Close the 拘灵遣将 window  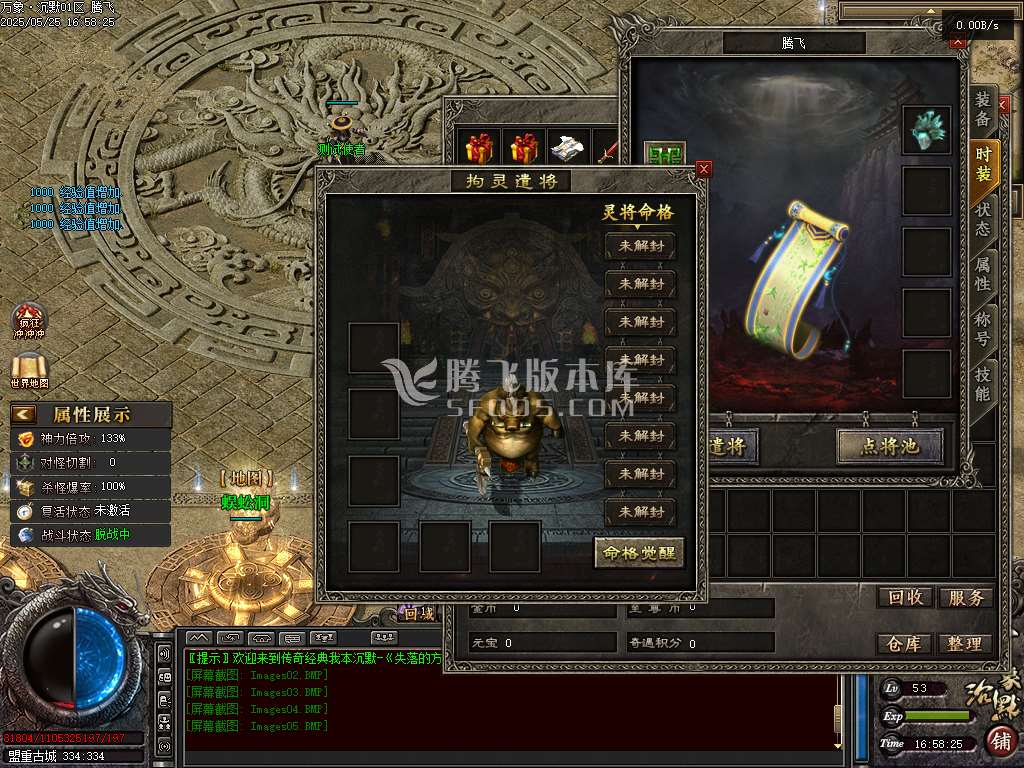click(x=704, y=169)
